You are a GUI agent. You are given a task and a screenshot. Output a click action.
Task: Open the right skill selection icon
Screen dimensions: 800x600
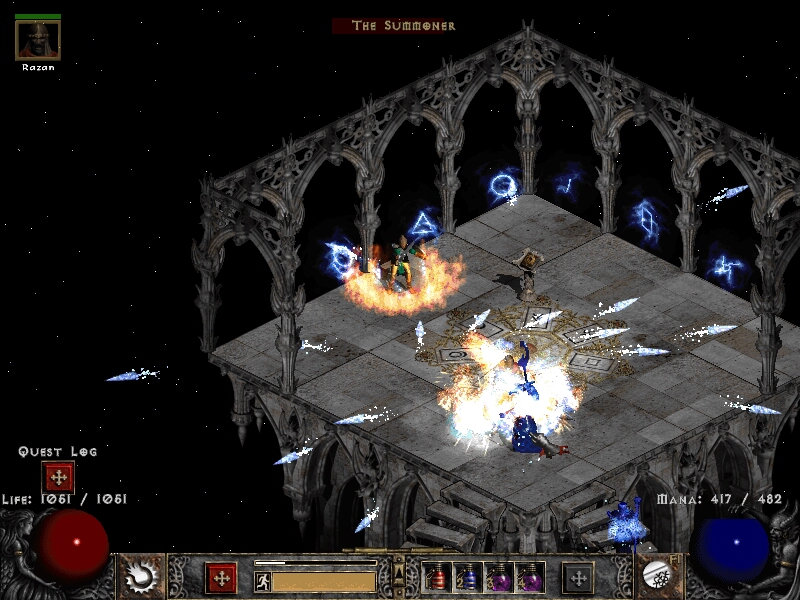(x=658, y=575)
